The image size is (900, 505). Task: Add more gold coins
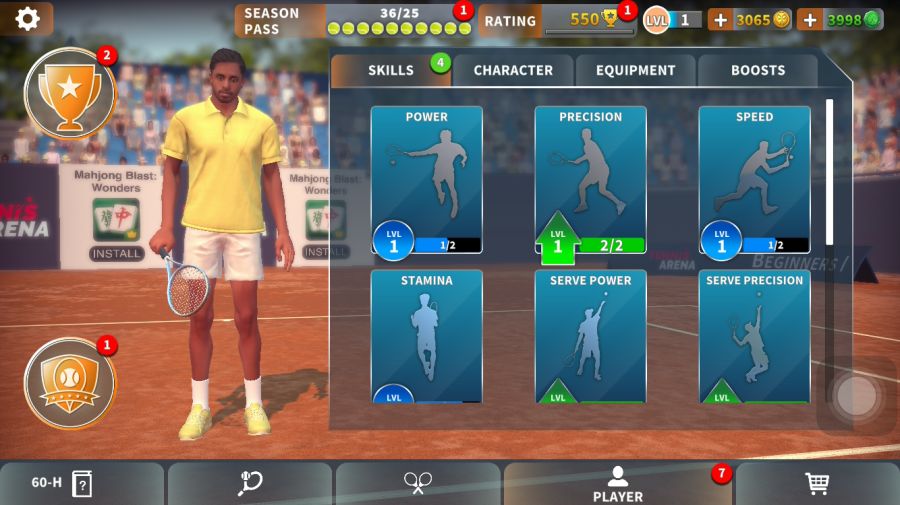click(x=720, y=19)
